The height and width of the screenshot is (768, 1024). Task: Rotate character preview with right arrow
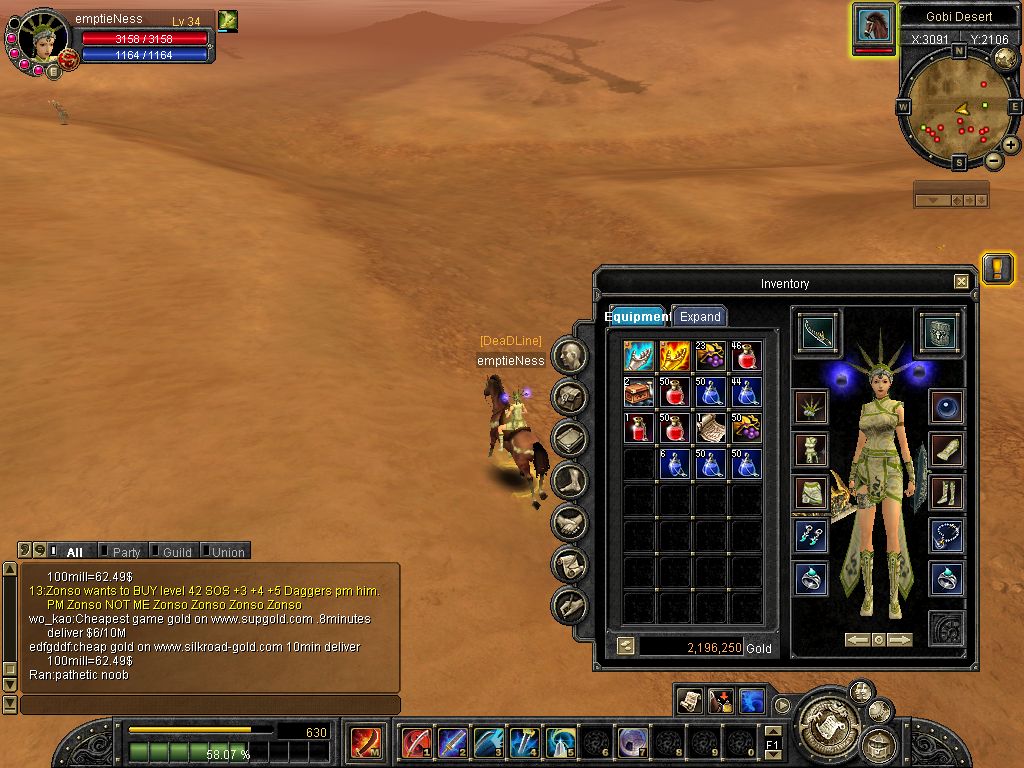tap(900, 640)
